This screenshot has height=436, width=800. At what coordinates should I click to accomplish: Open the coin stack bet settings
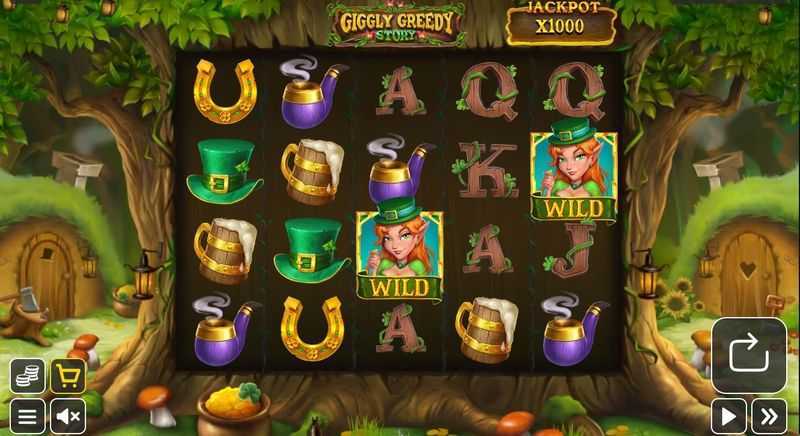click(28, 376)
